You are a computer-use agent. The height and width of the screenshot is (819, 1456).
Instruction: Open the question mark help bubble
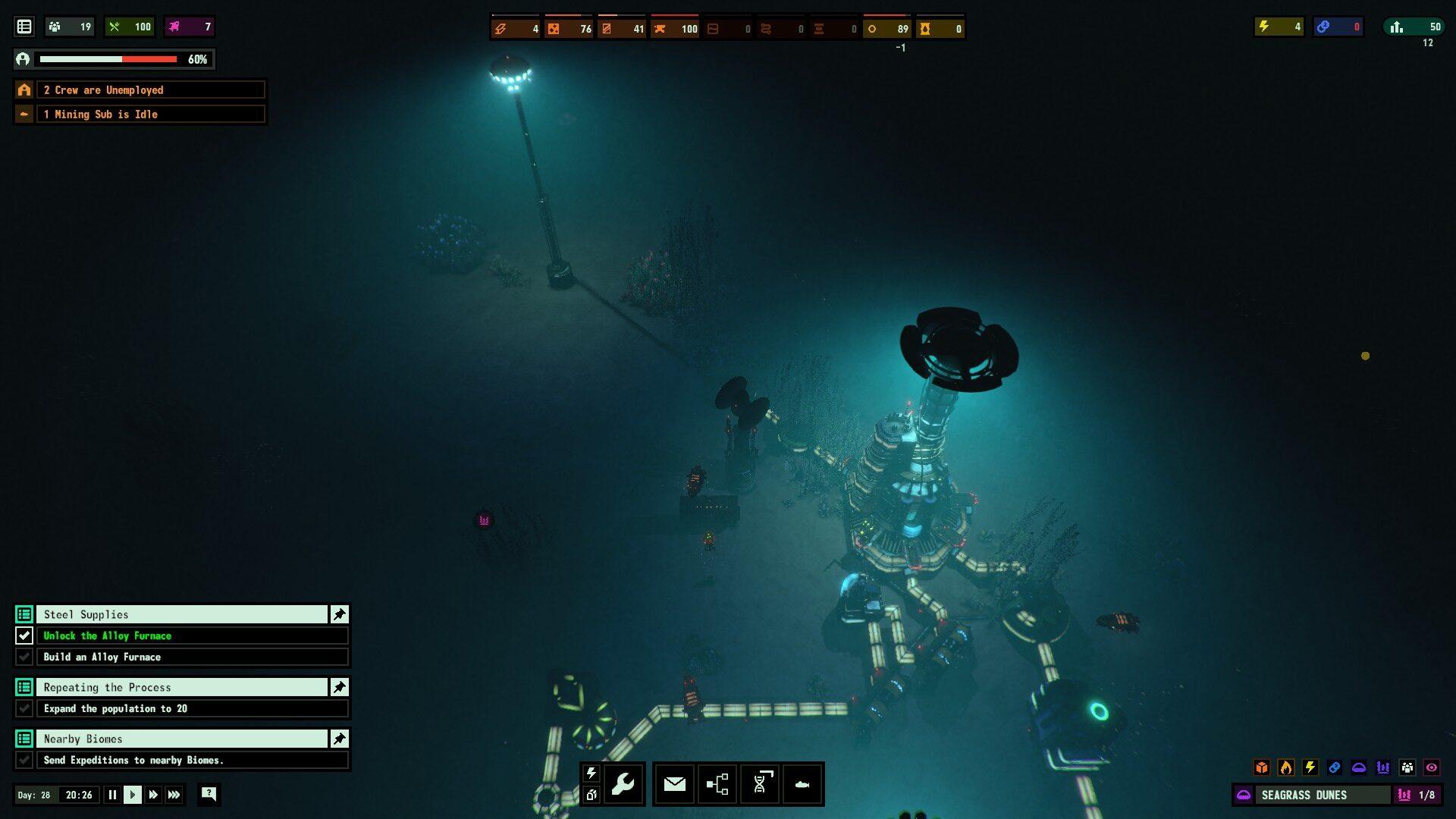(209, 794)
